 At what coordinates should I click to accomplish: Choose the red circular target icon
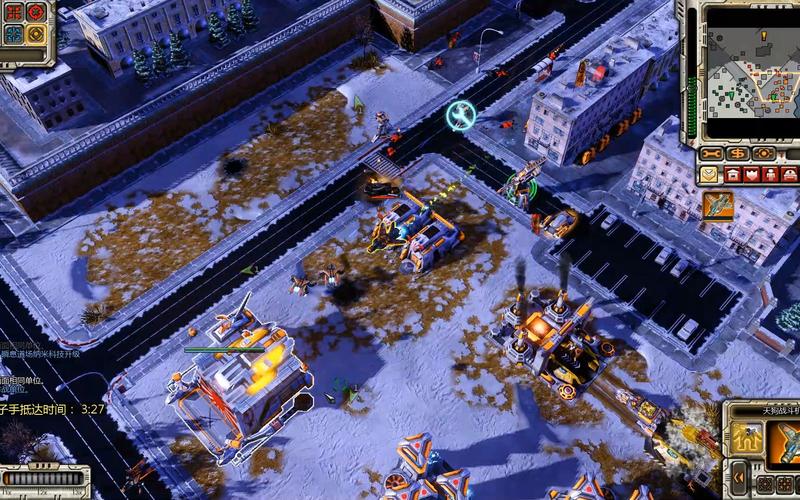pos(36,12)
